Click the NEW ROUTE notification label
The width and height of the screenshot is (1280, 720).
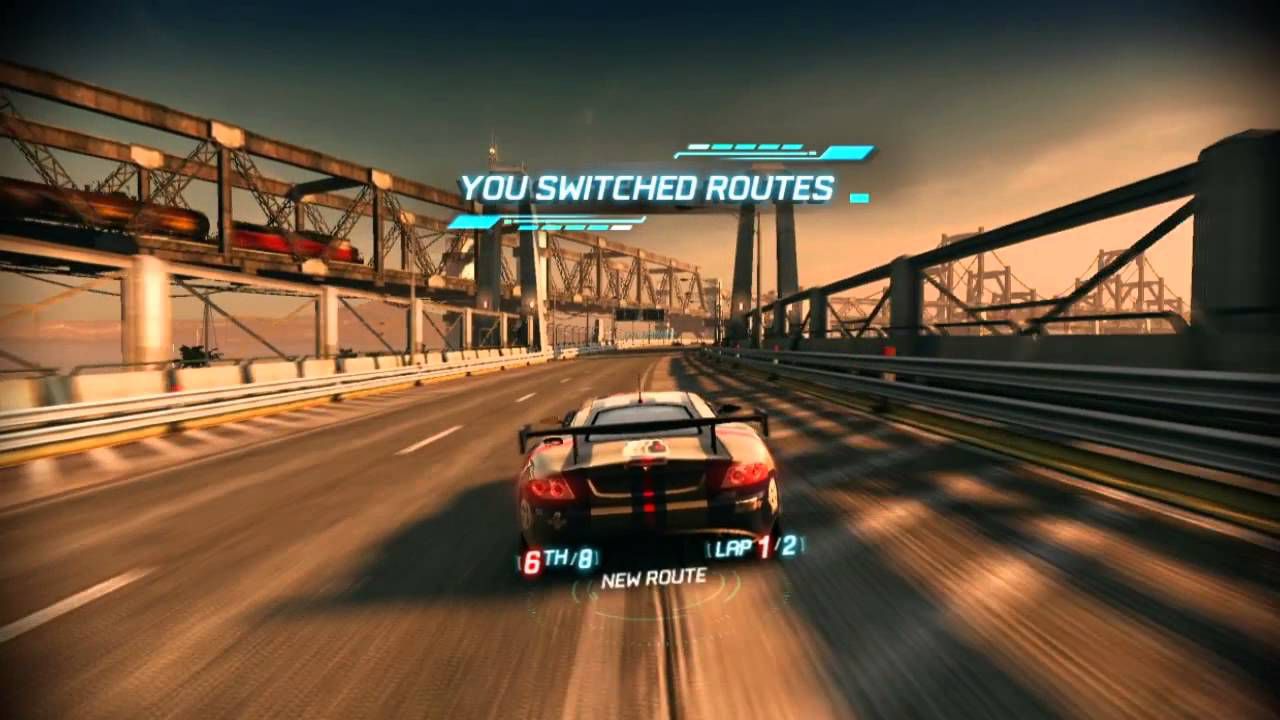(x=654, y=578)
